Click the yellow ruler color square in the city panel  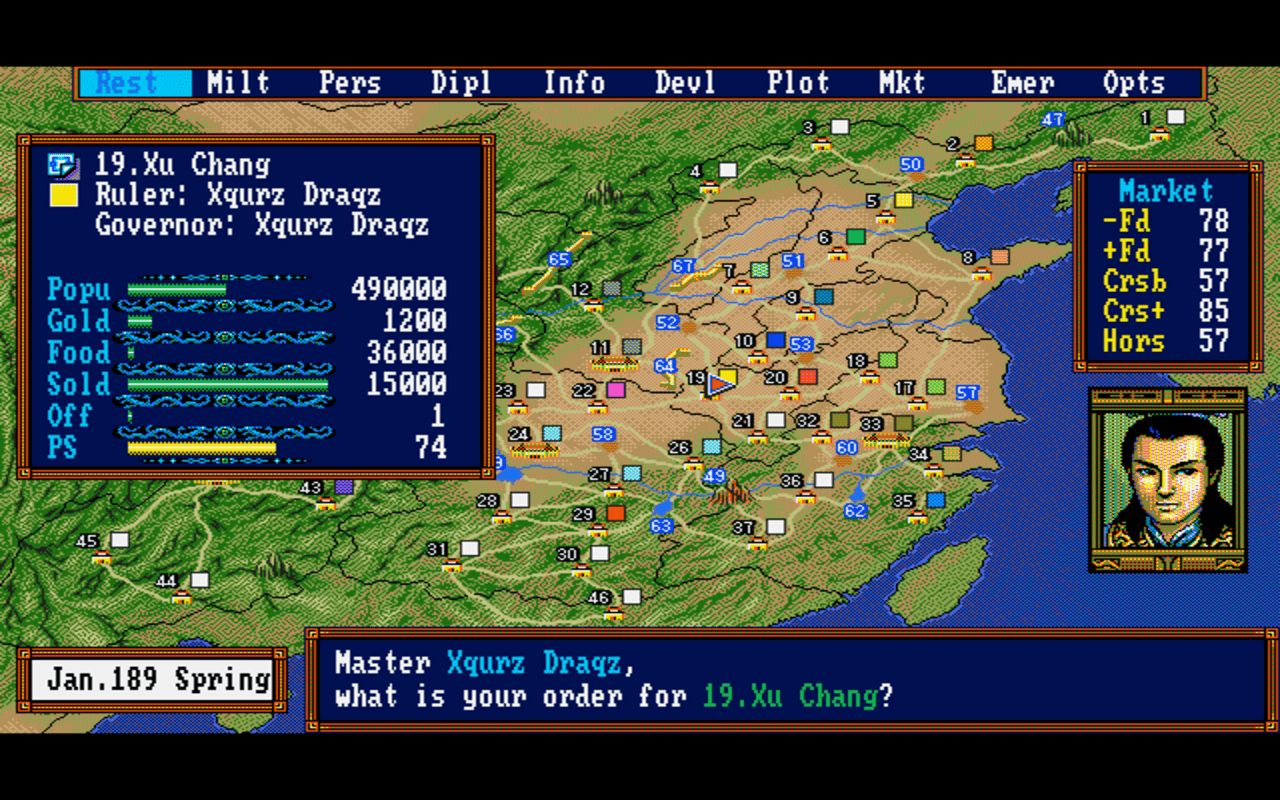64,195
